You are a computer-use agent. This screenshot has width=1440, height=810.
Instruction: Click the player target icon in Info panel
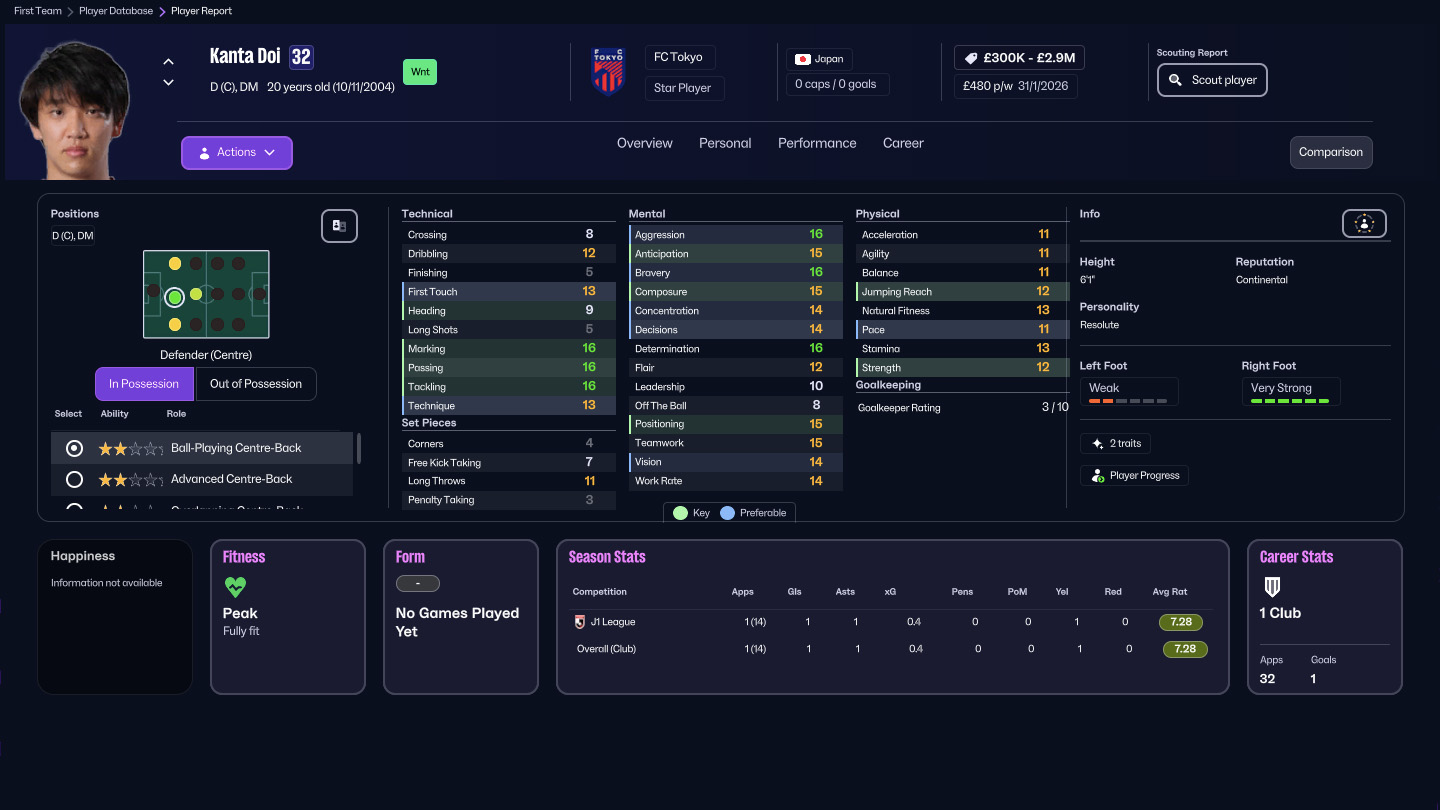pyautogui.click(x=1364, y=223)
